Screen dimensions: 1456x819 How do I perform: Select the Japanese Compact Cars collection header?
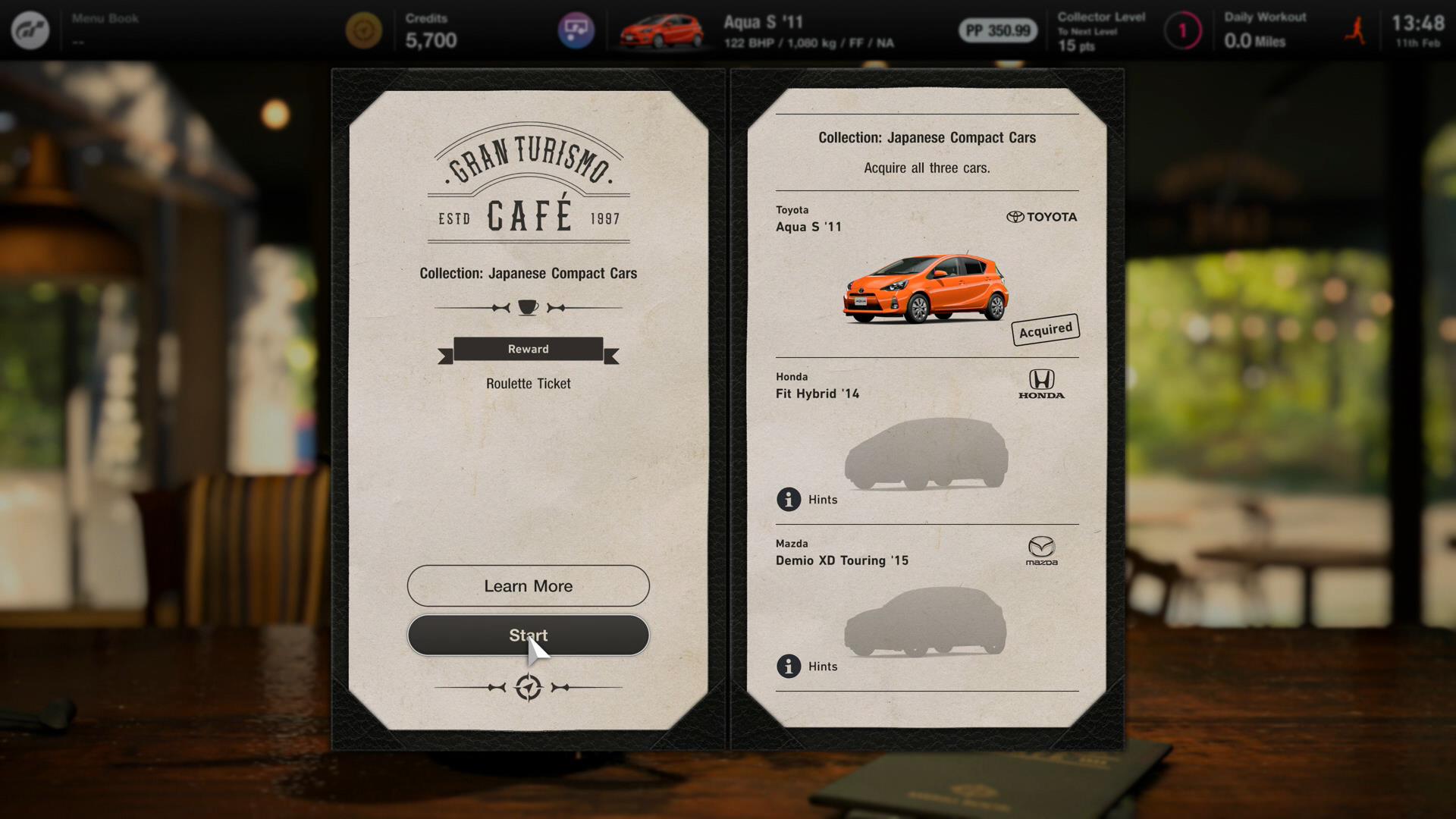(927, 137)
